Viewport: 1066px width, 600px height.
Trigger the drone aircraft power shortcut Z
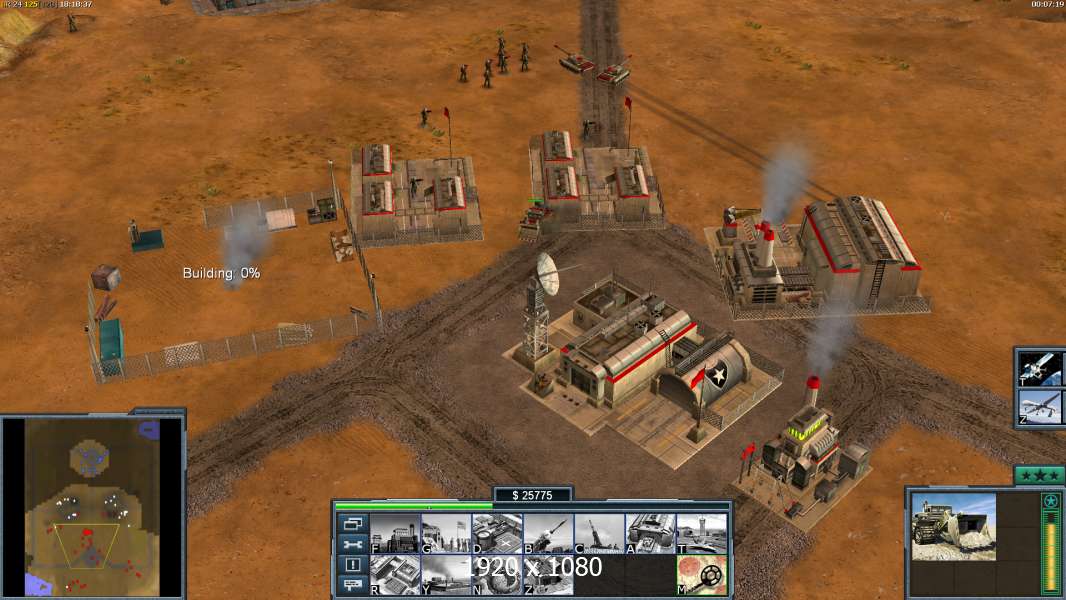[x=1041, y=408]
